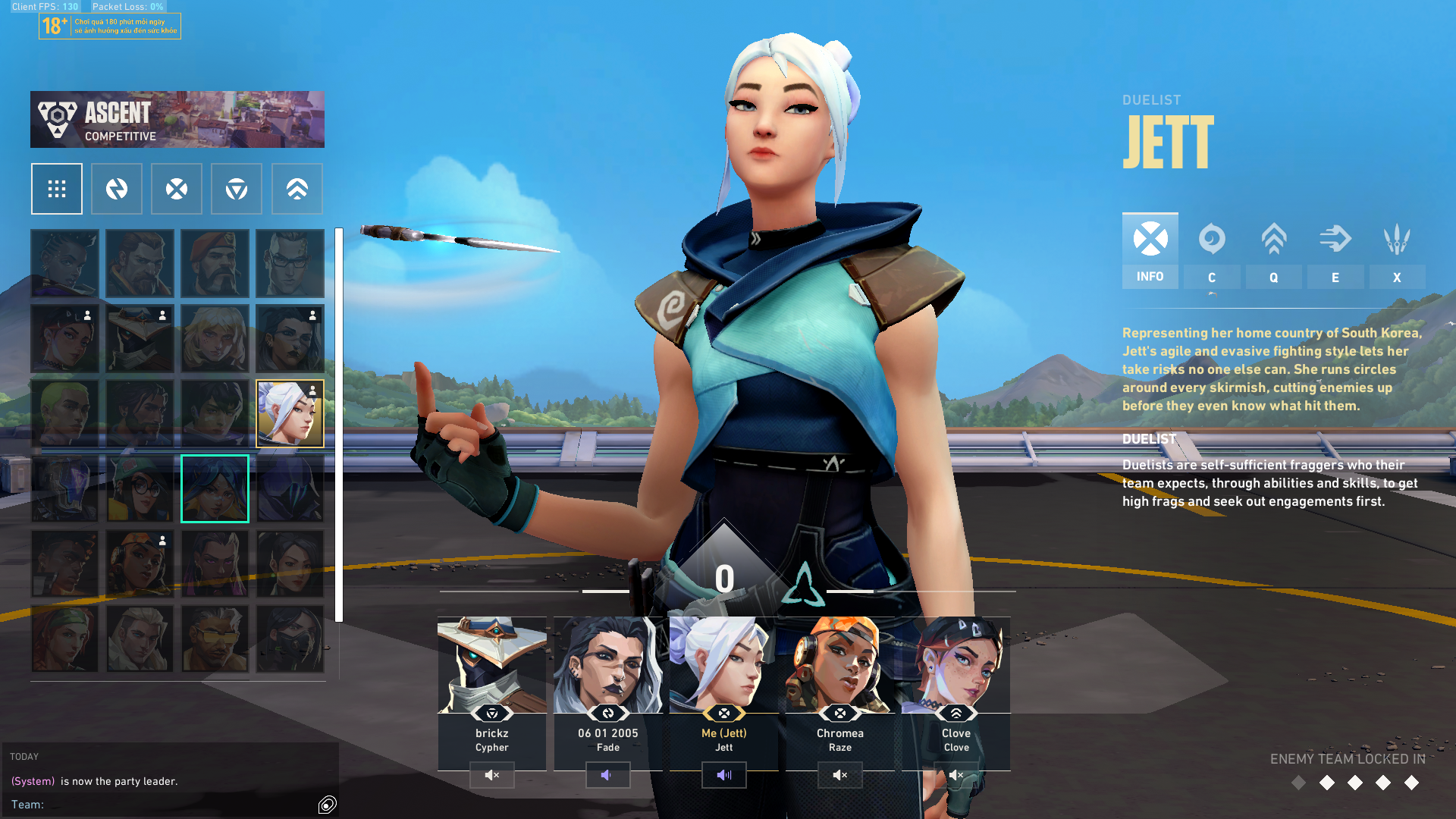Filter agents by Initiator role
Viewport: 1456px width, 819px height.
(x=117, y=189)
